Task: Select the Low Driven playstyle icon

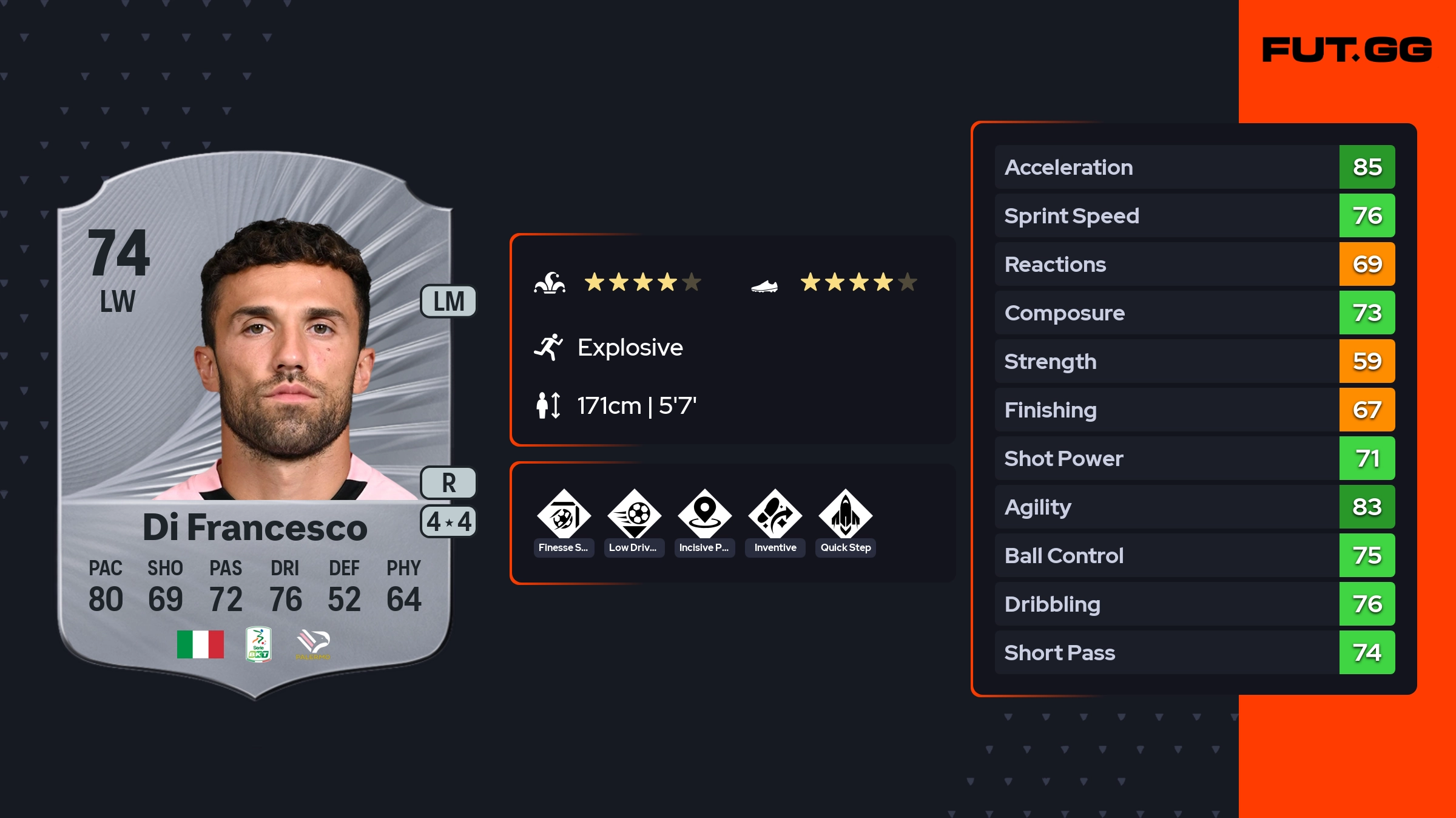Action: tap(634, 515)
